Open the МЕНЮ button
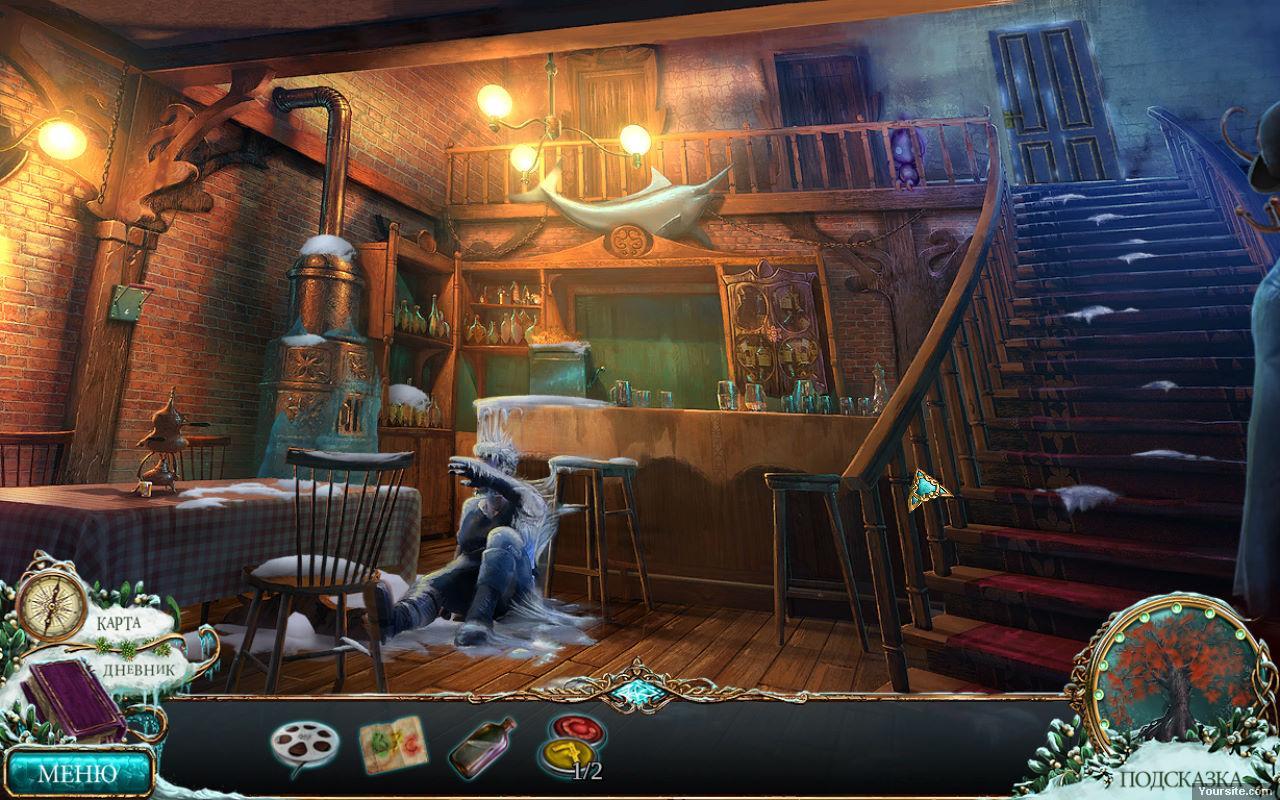 [77, 772]
